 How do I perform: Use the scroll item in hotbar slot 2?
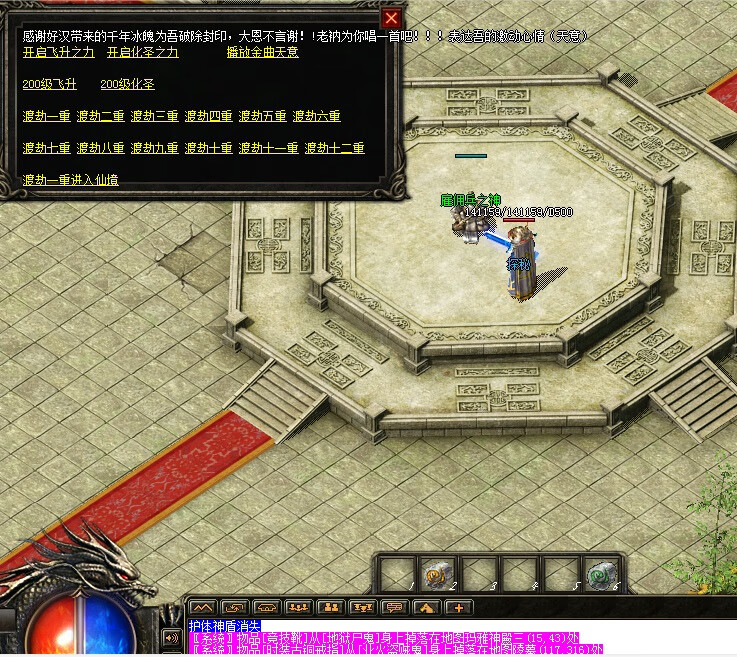(437, 573)
